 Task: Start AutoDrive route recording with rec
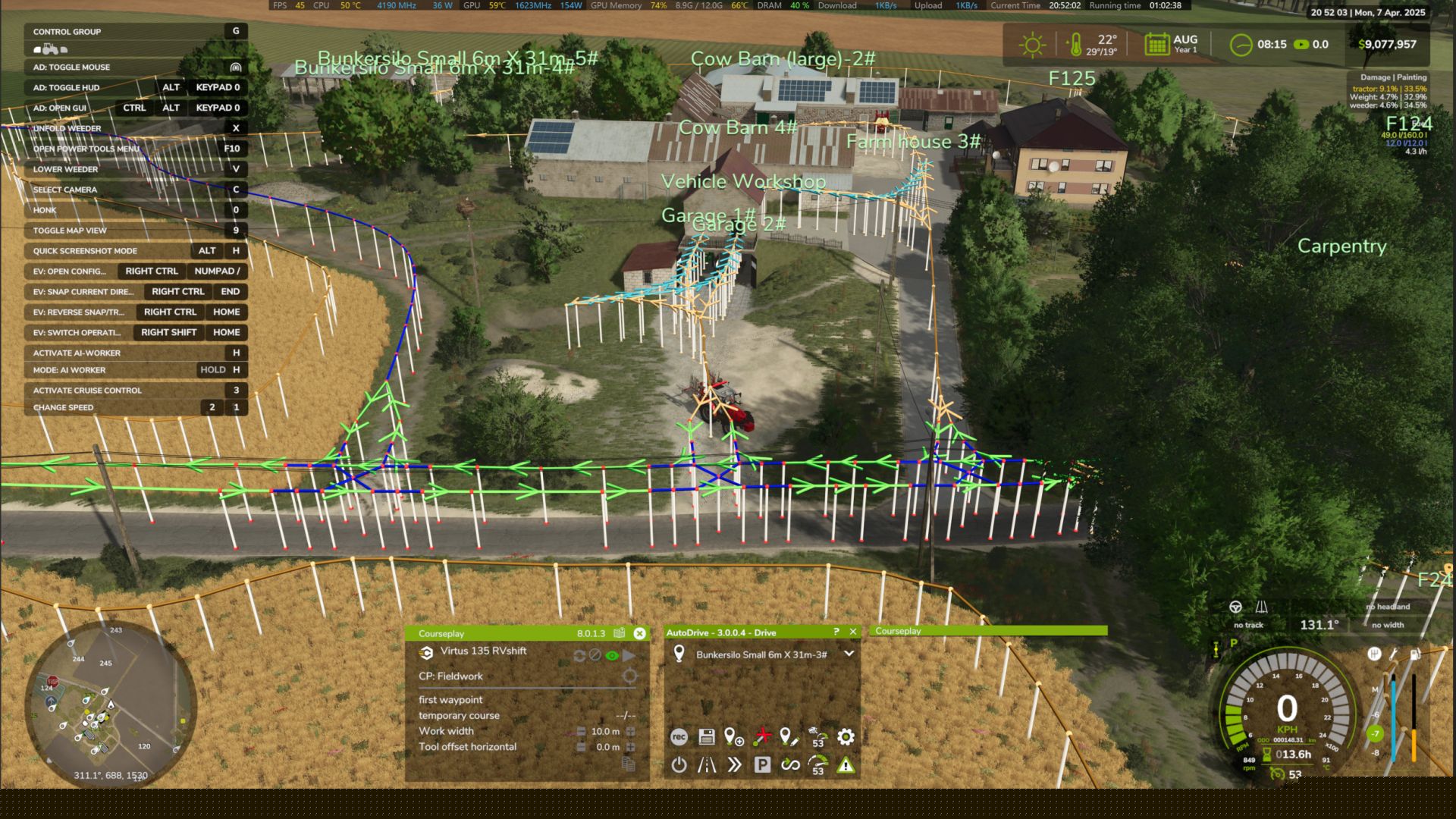tap(679, 736)
